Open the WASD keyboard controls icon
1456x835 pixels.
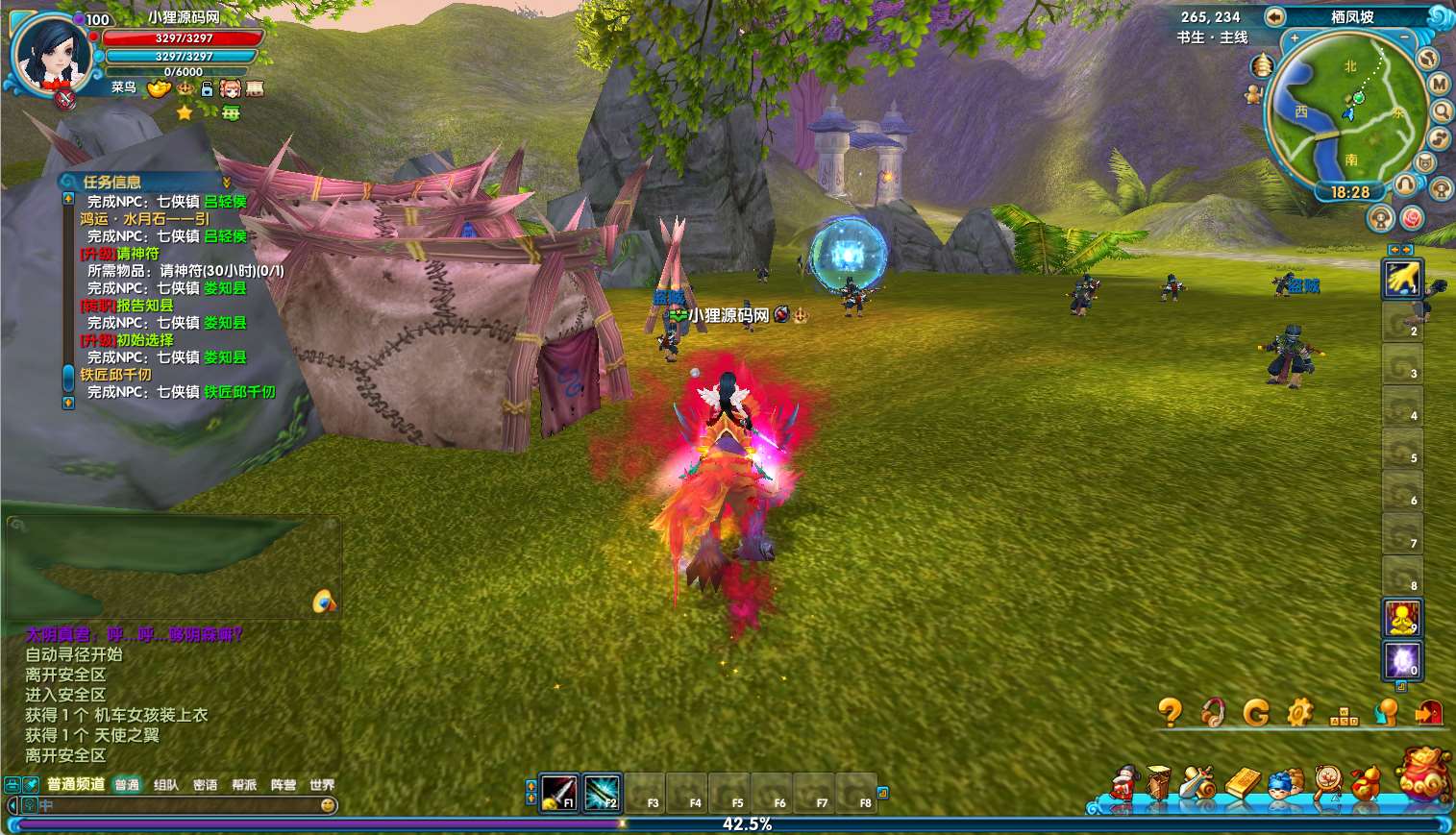[1343, 716]
